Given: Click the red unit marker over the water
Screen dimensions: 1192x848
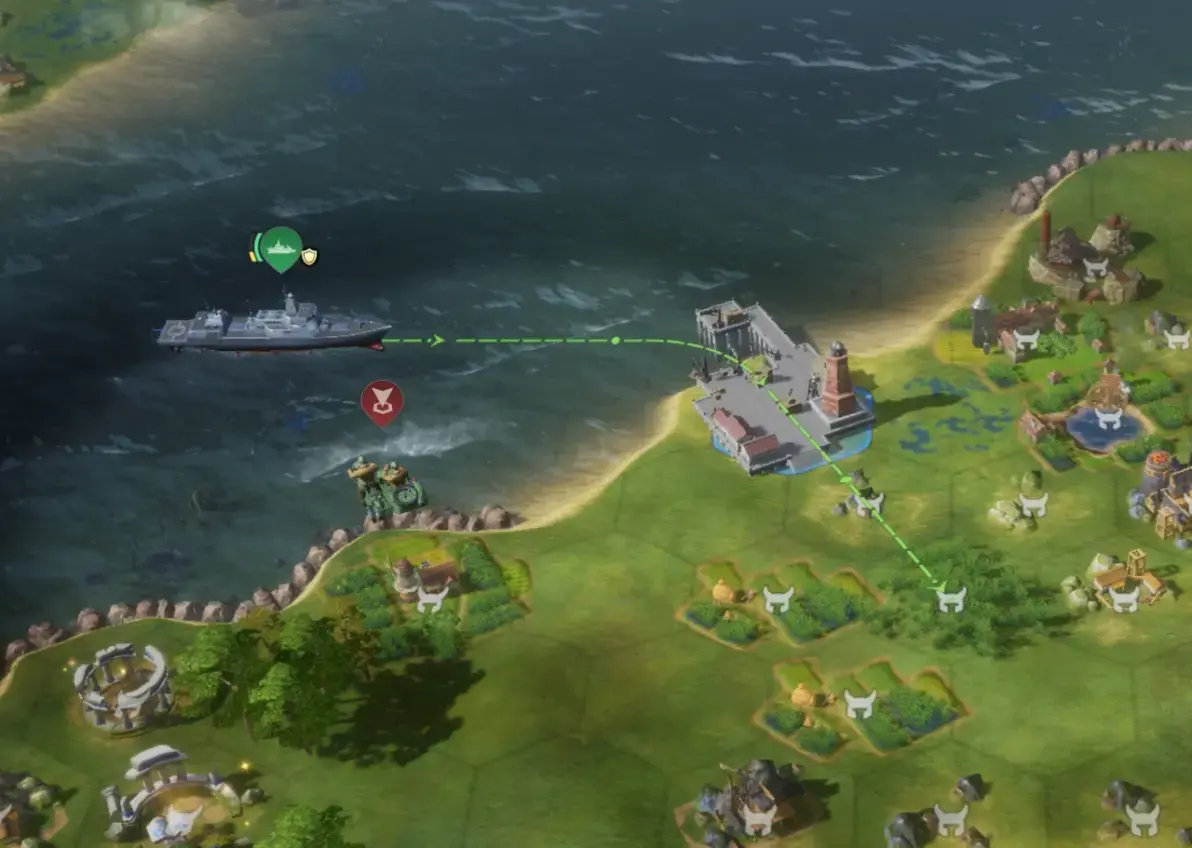Looking at the screenshot, I should (x=381, y=402).
